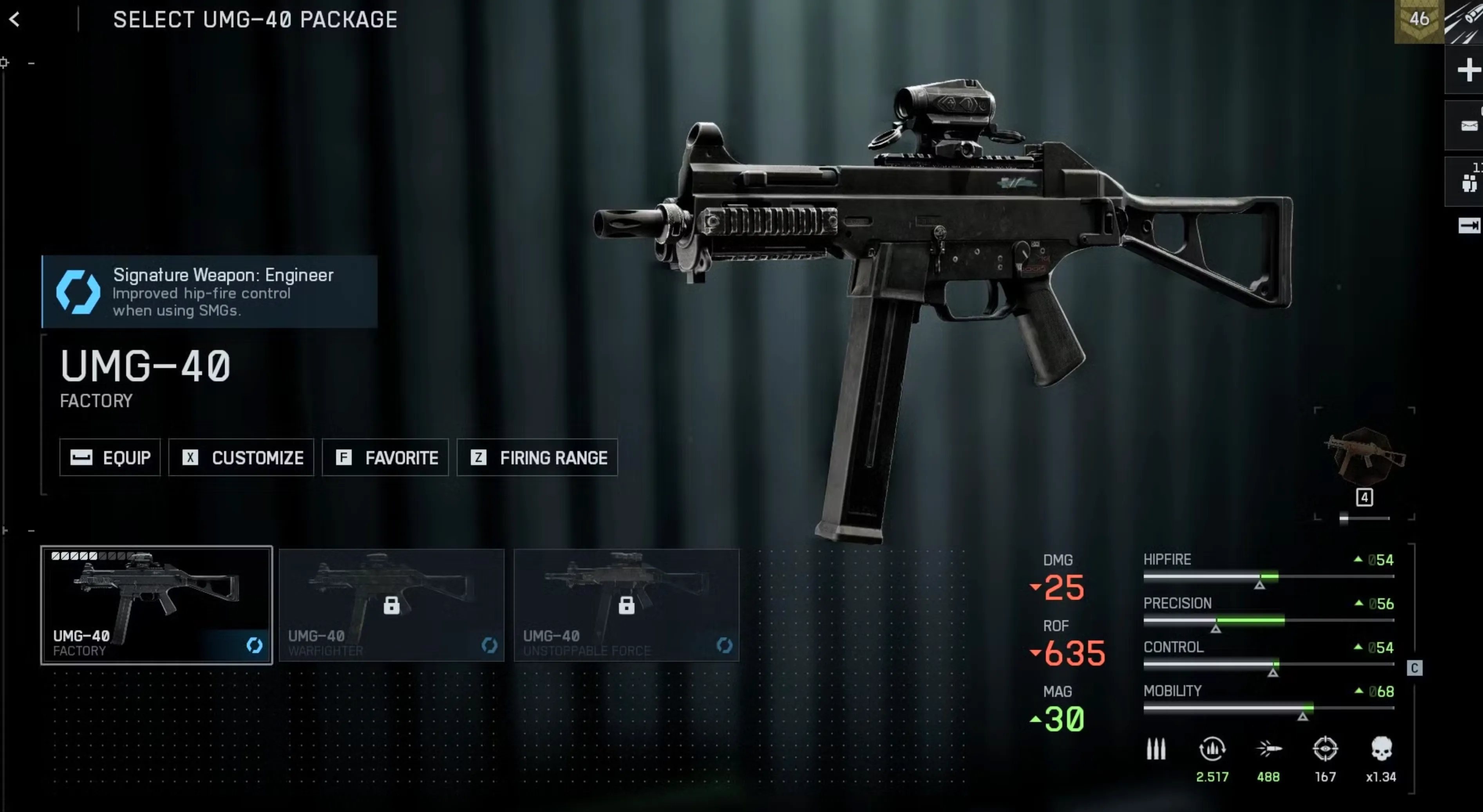This screenshot has height=812, width=1483.
Task: Click the squad/social icon showing player count
Action: (x=1470, y=180)
